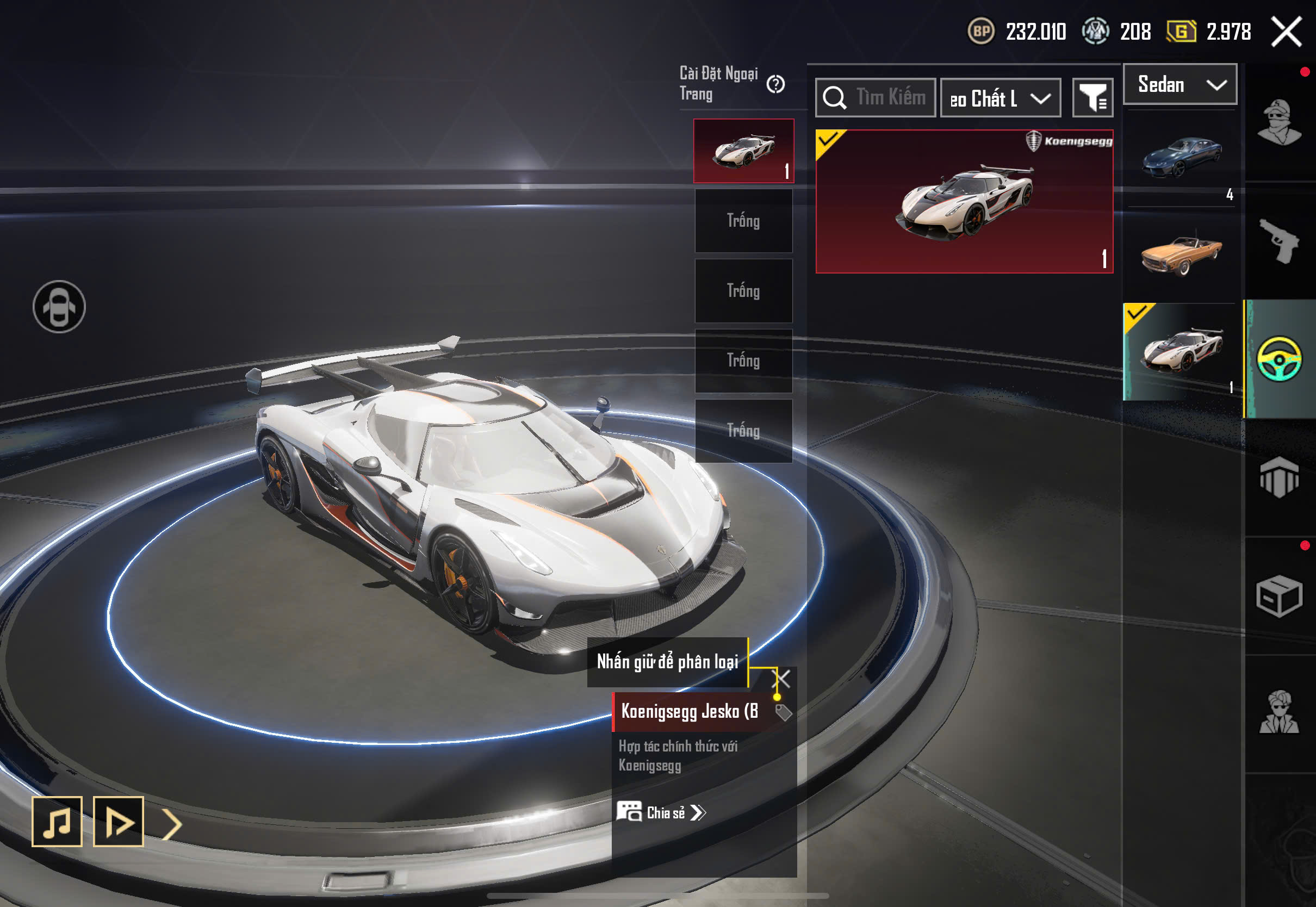Play the vehicle preview animation
This screenshot has height=907, width=1316.
[118, 821]
